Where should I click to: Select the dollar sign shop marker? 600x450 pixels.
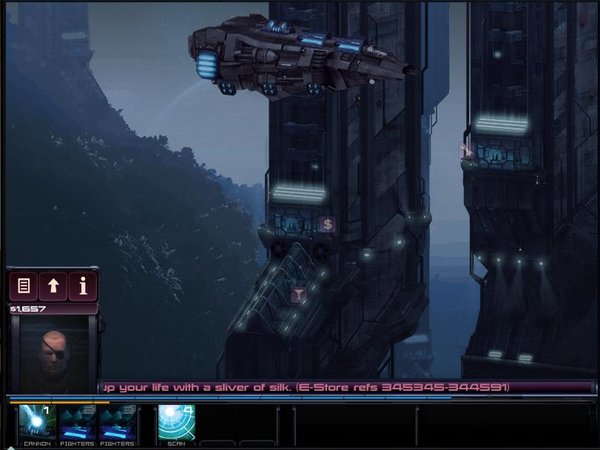pyautogui.click(x=327, y=224)
